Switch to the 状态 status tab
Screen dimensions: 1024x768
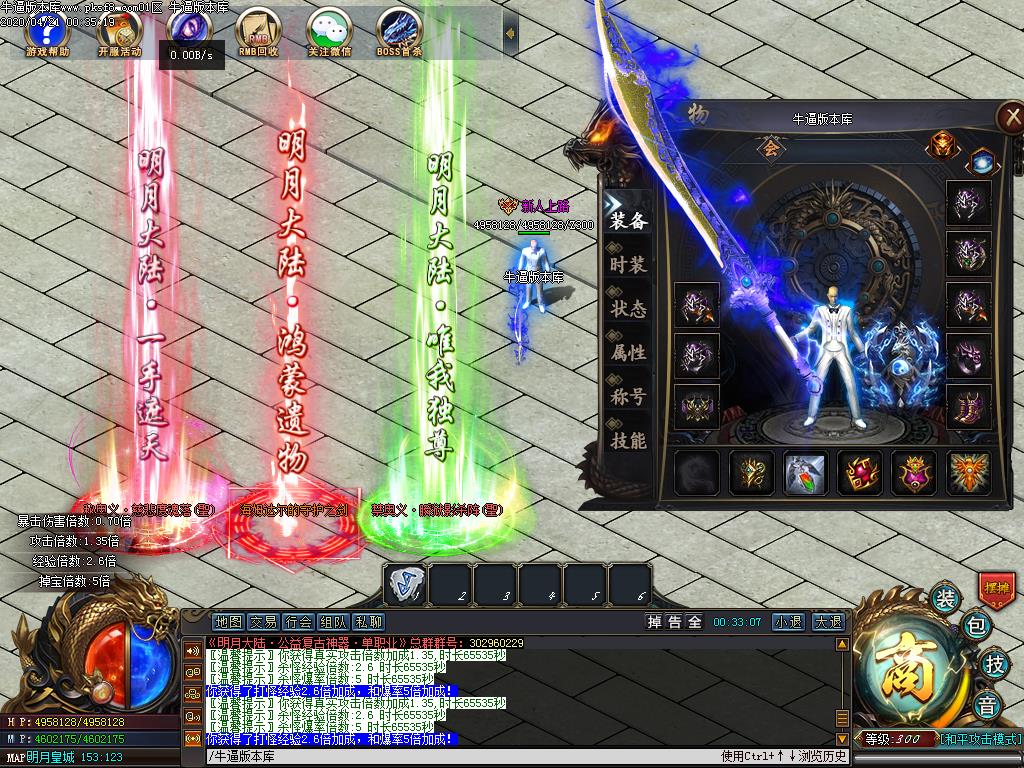click(x=628, y=309)
